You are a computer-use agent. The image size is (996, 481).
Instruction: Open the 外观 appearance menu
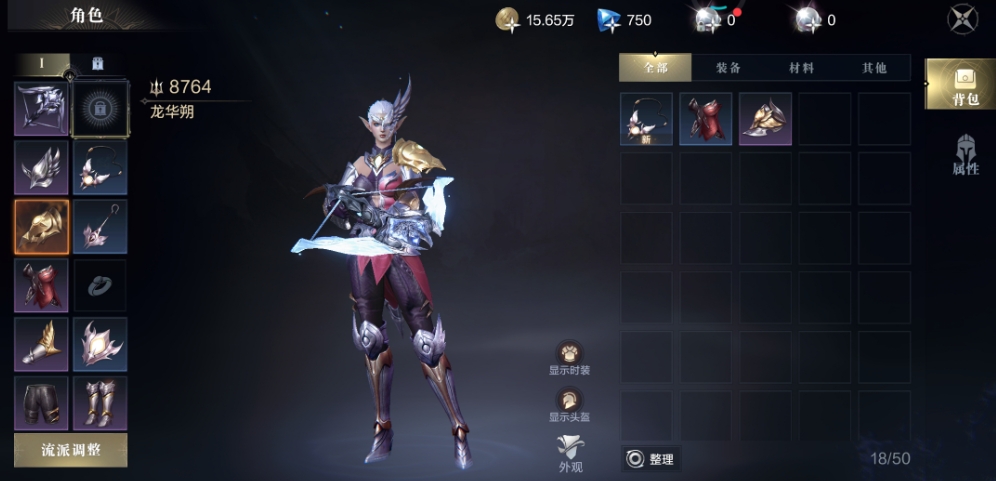[570, 453]
